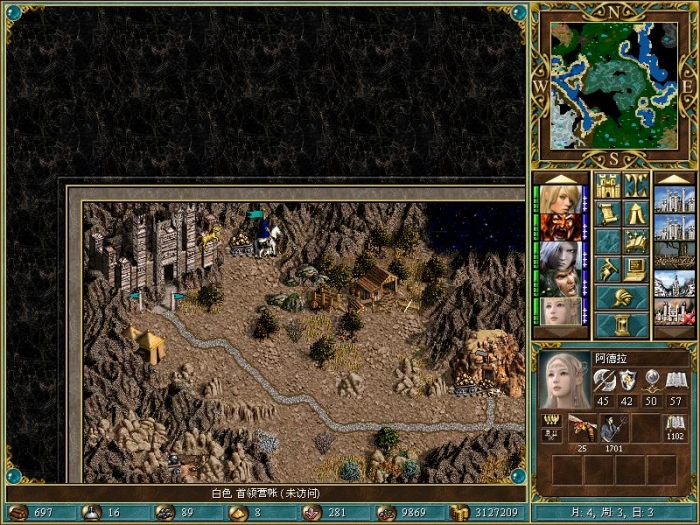Click the sleep hero tent button
Image resolution: width=700 pixels, height=525 pixels.
pos(636,214)
